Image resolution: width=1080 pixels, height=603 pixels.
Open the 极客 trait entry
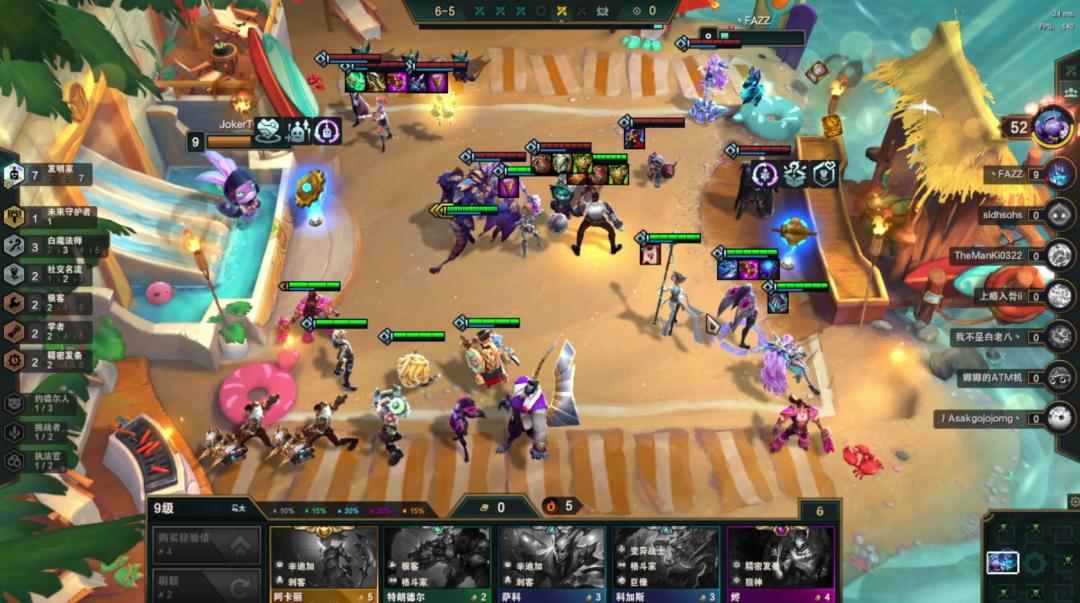tap(50, 303)
